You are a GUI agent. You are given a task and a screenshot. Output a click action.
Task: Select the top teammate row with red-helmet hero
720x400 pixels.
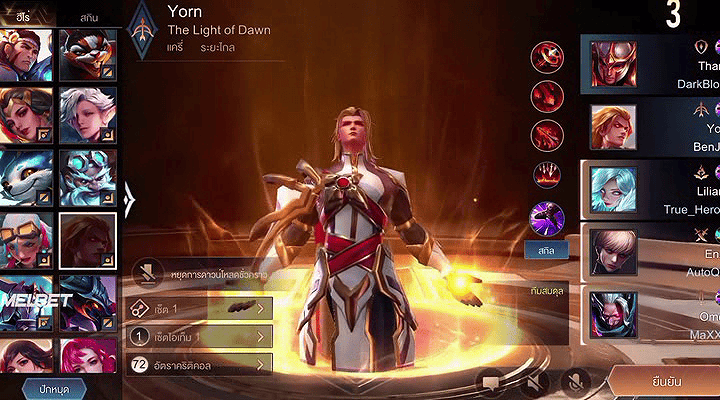click(650, 65)
